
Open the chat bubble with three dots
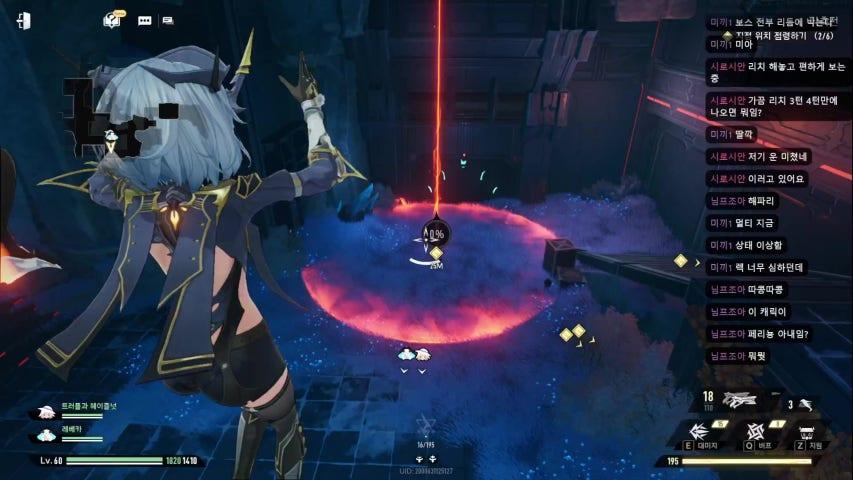(144, 20)
